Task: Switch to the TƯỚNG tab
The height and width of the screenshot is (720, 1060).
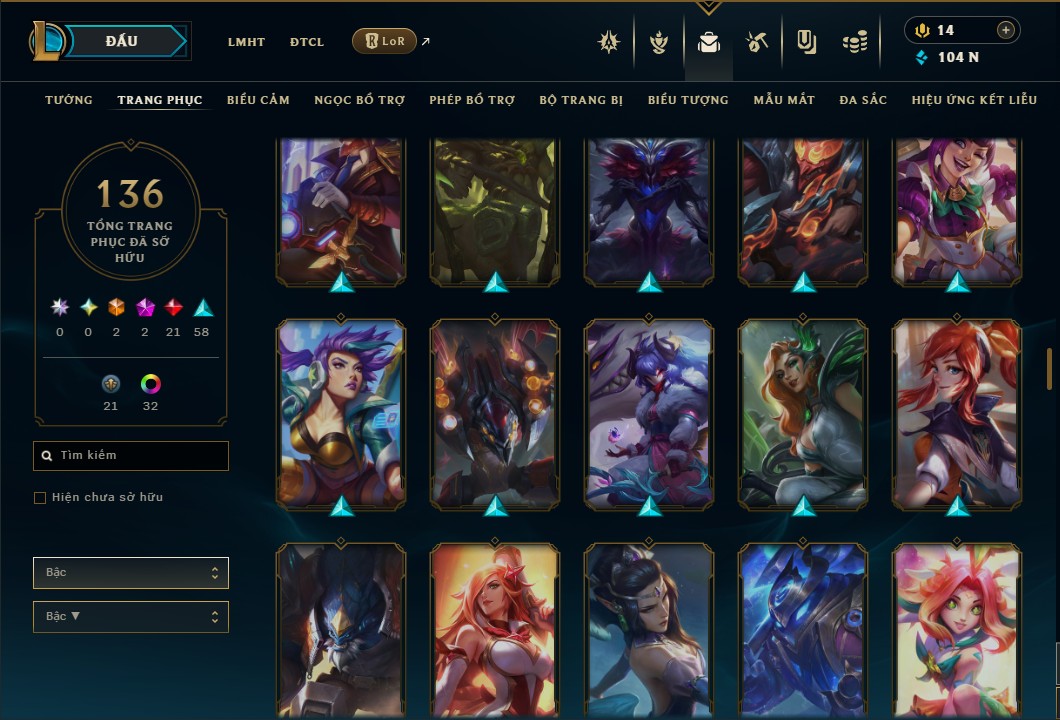Action: pos(69,100)
